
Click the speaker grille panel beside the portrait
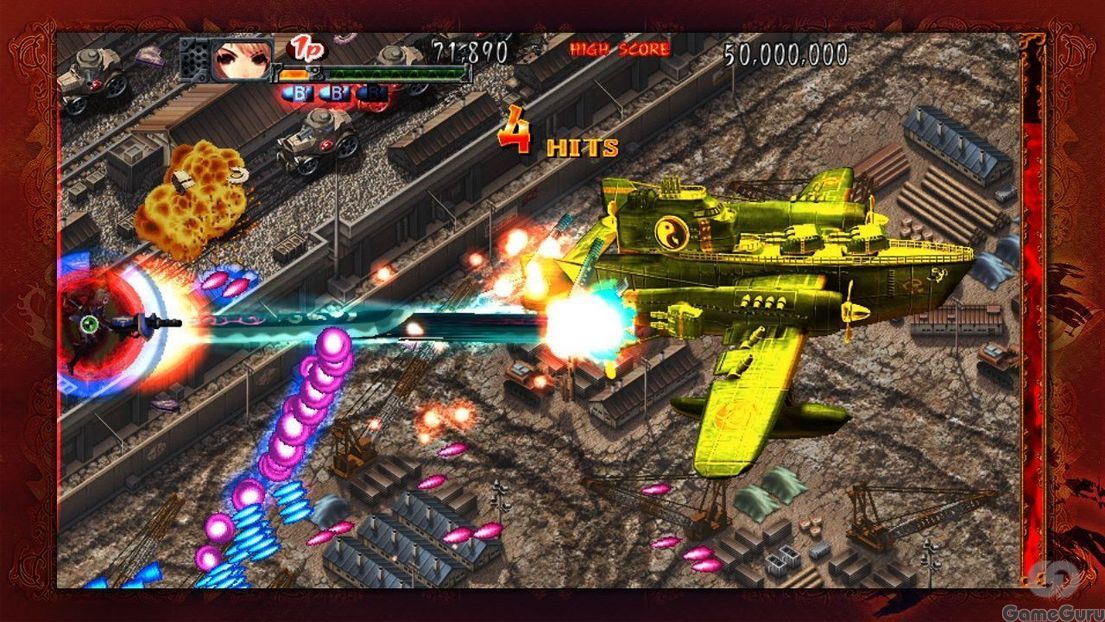[194, 60]
